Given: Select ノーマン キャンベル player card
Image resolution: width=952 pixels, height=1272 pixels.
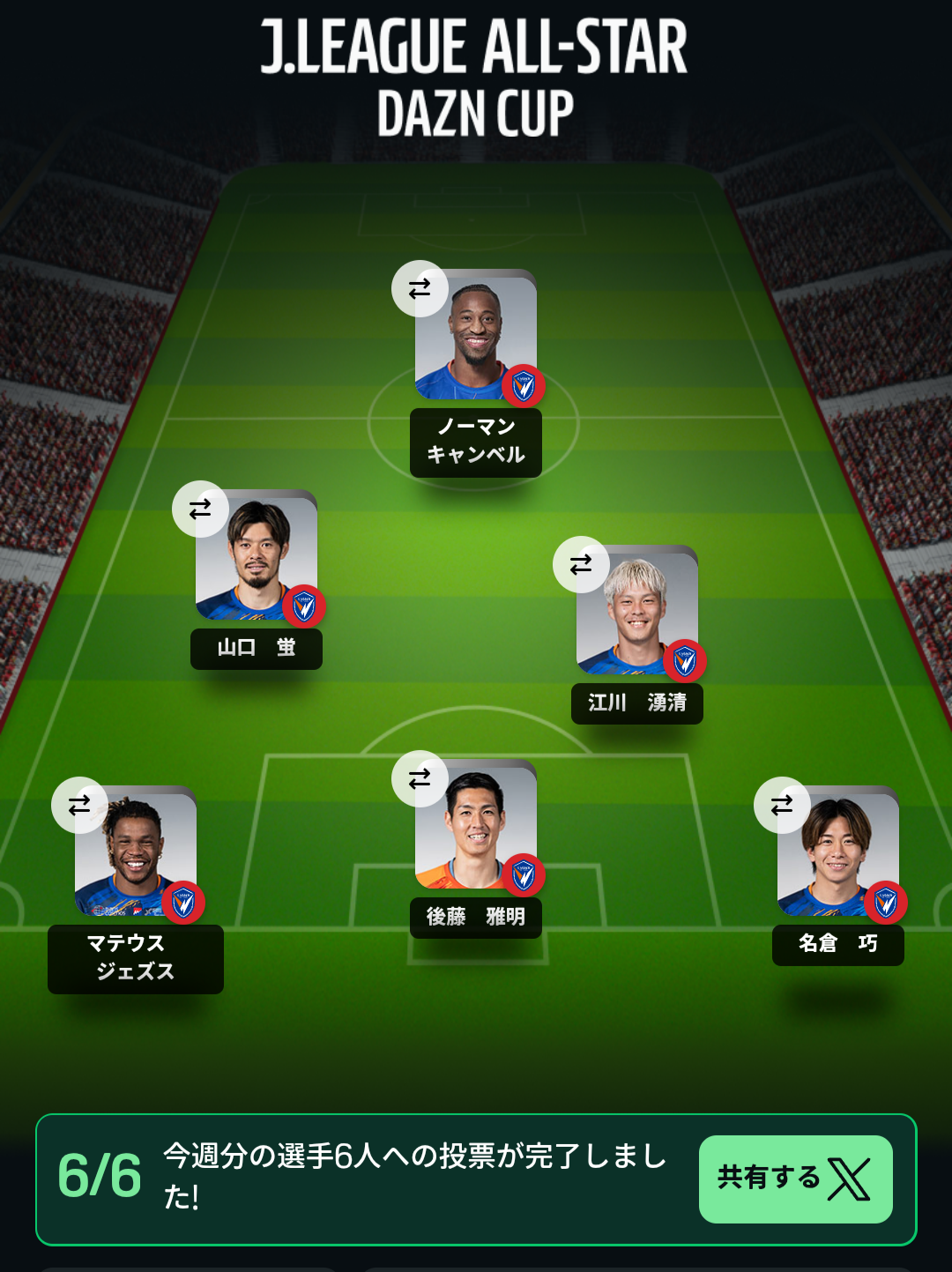Looking at the screenshot, I should coord(476,338).
